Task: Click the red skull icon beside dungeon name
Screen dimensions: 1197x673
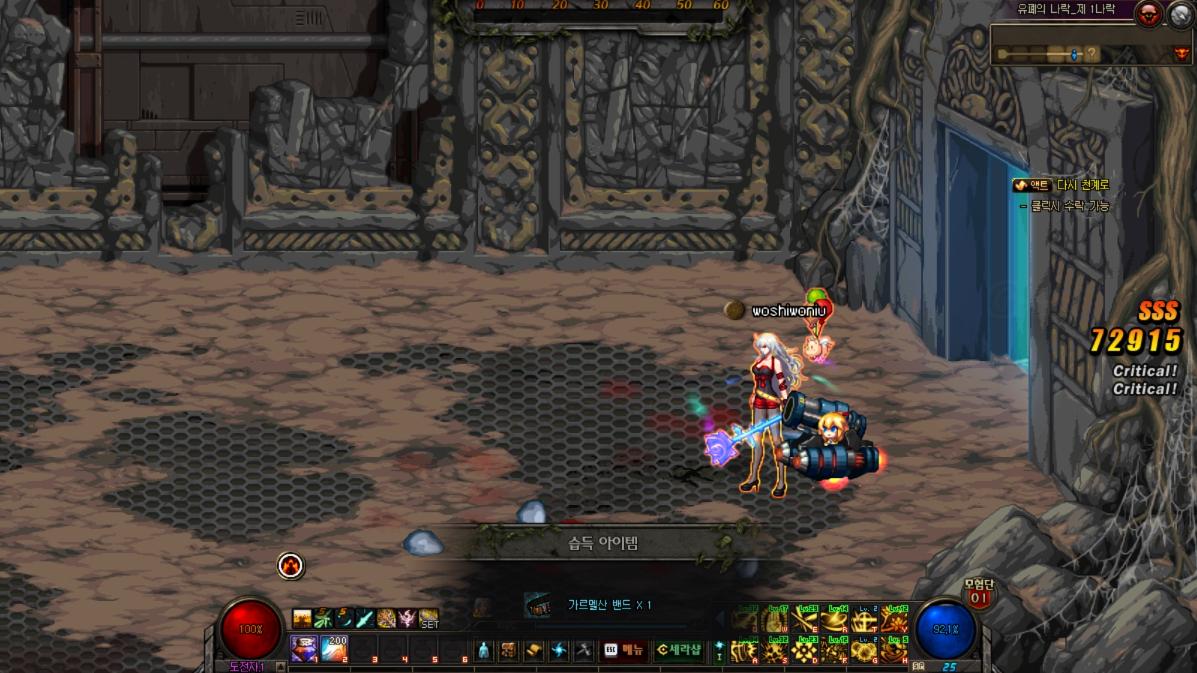Action: [1150, 14]
